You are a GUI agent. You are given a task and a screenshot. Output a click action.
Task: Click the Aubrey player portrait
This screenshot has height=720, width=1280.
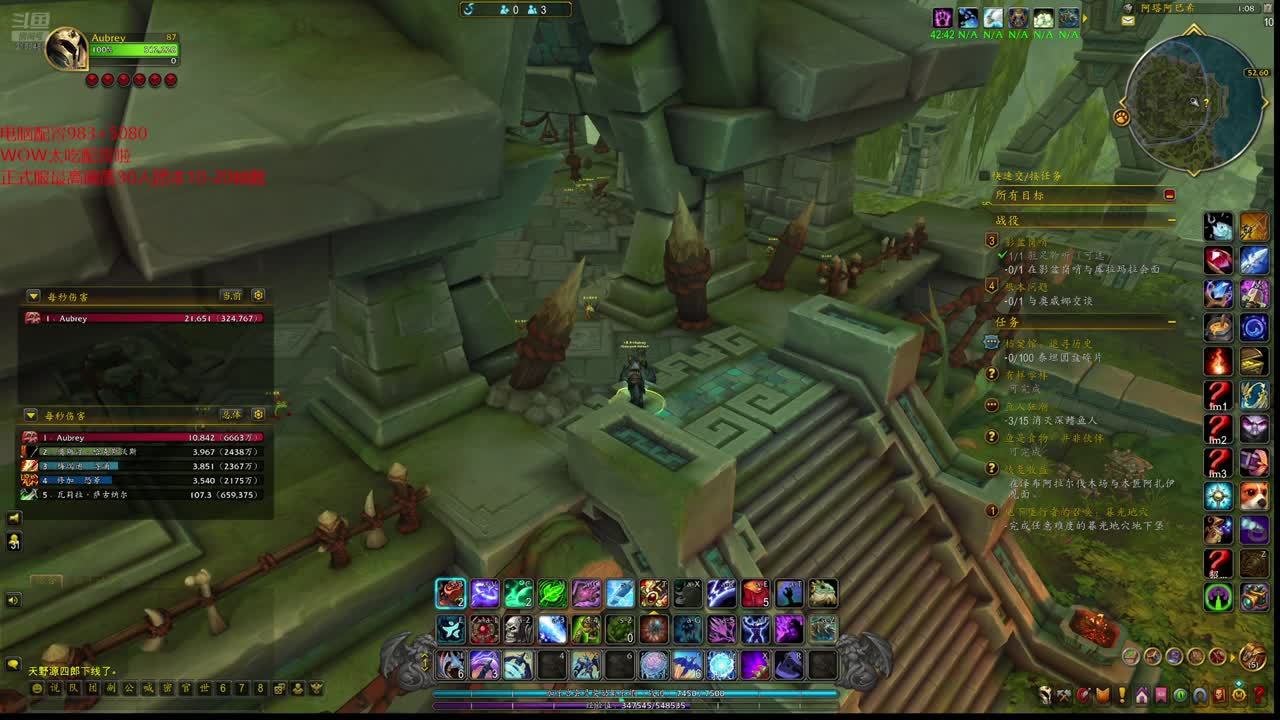pos(67,48)
